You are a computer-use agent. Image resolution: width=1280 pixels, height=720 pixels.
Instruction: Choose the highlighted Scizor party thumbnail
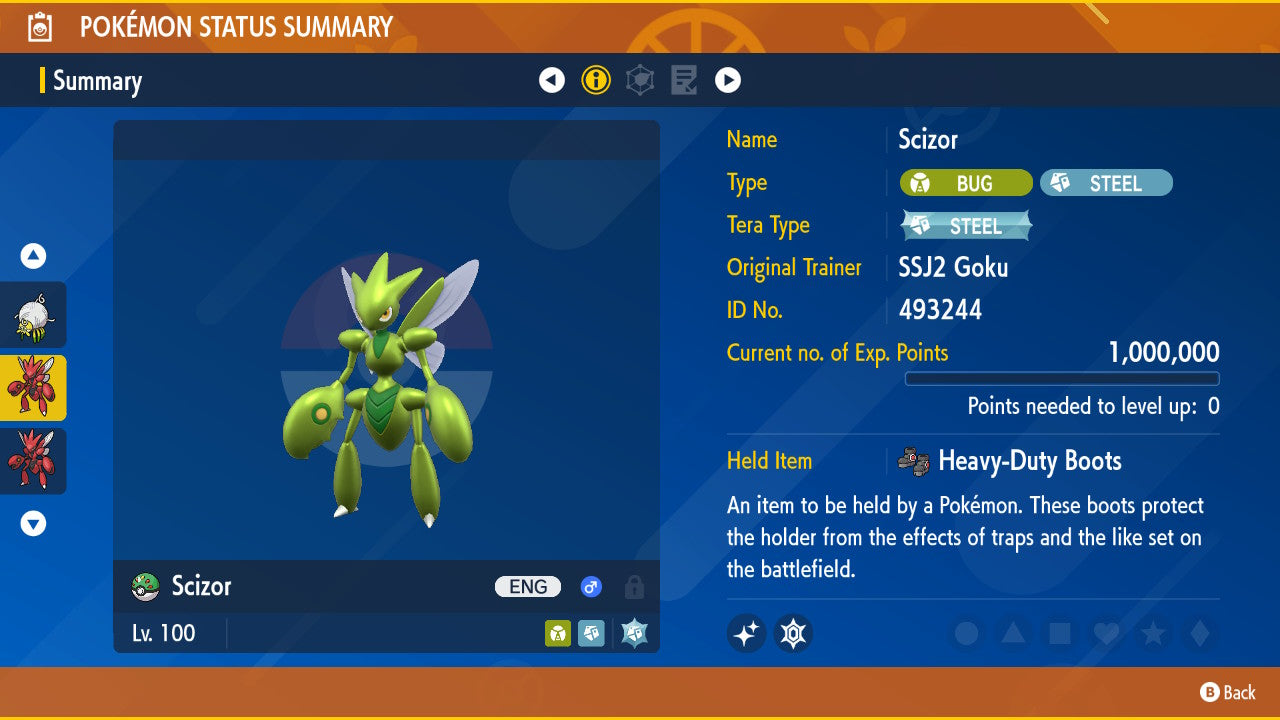33,388
